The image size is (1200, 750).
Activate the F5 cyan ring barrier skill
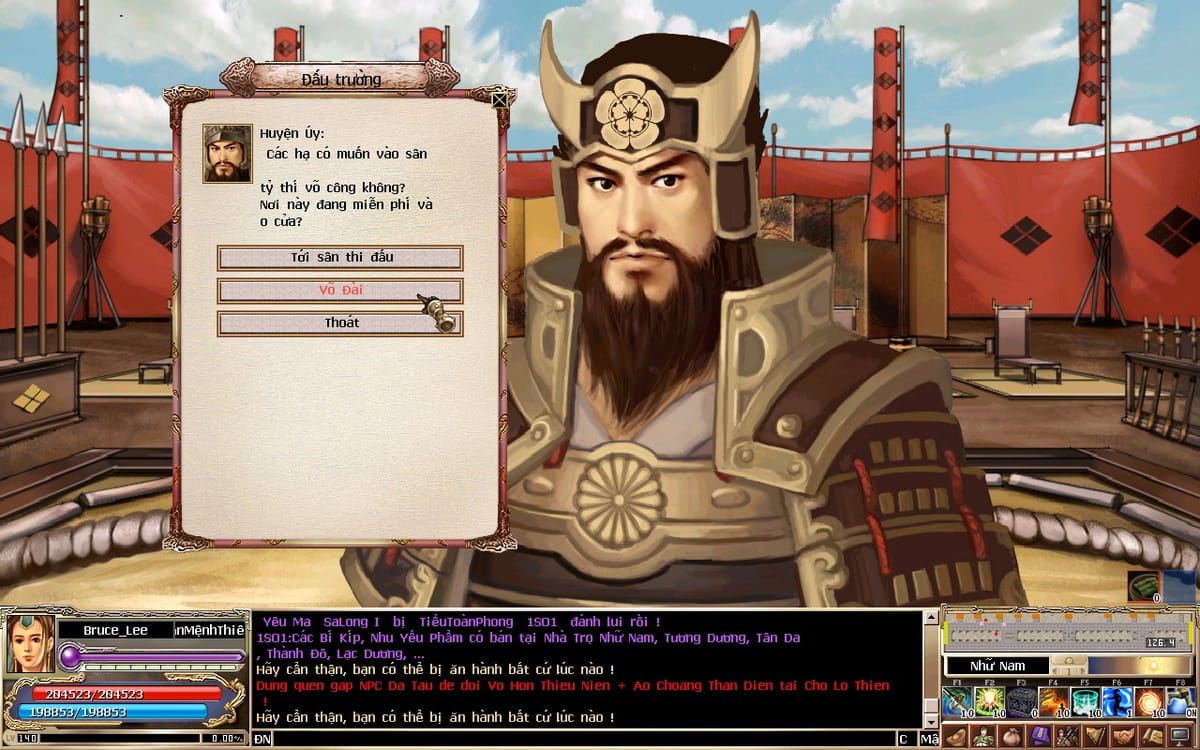point(1086,700)
